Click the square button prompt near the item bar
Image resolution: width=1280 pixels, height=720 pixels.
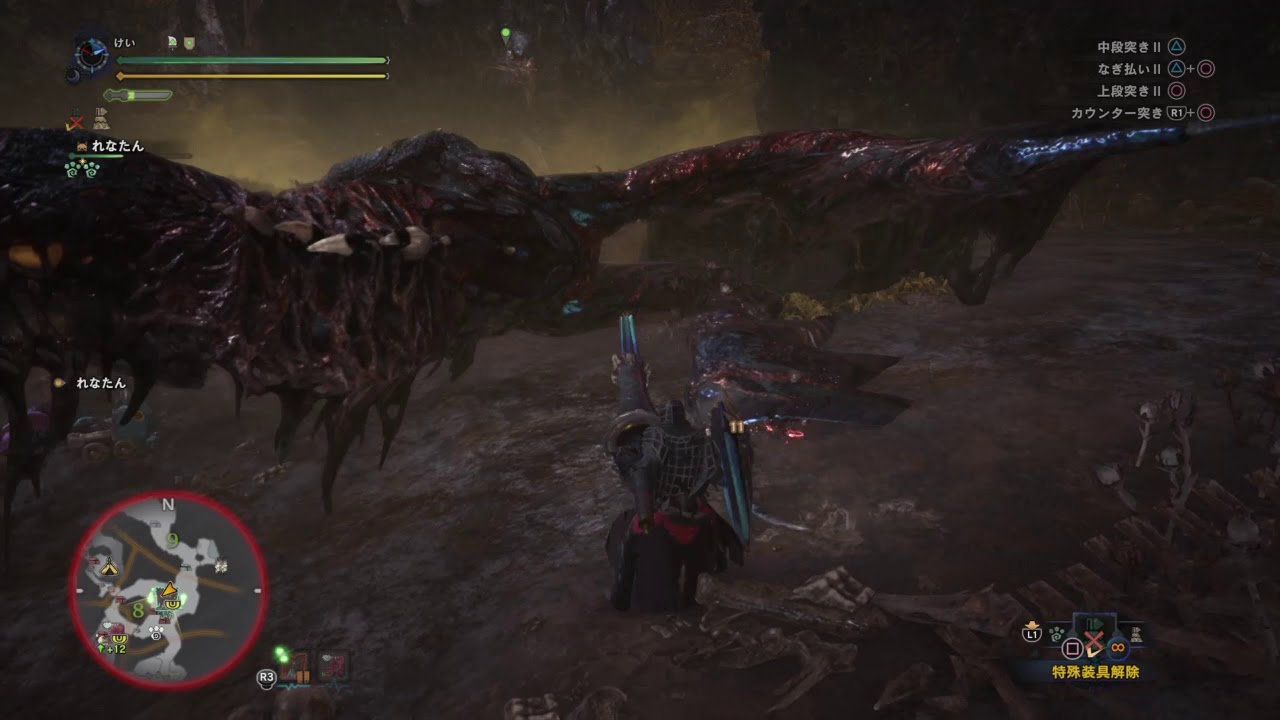click(x=1073, y=647)
